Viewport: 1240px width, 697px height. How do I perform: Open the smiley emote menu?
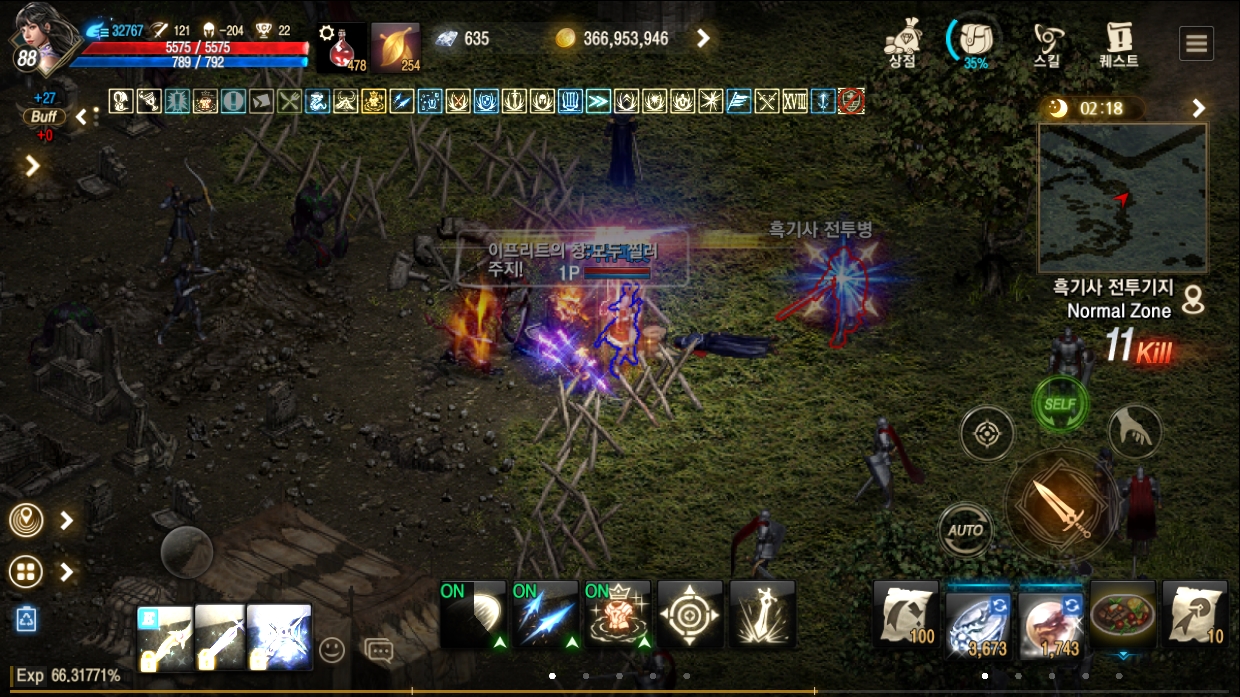coord(331,650)
